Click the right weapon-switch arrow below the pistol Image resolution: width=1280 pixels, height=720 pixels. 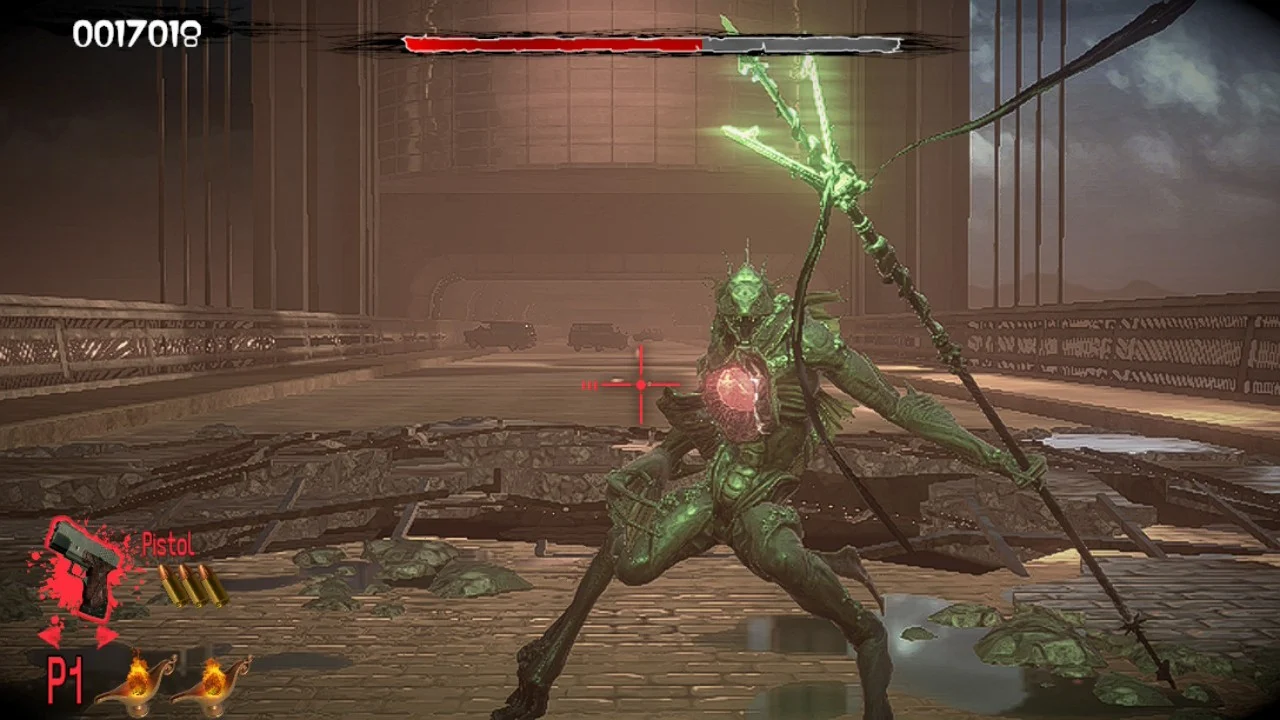pos(105,636)
